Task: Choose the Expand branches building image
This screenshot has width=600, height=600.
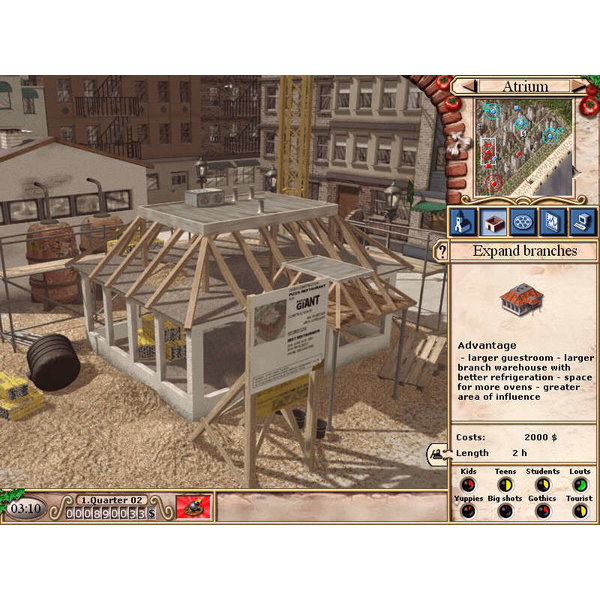Action: [x=521, y=296]
